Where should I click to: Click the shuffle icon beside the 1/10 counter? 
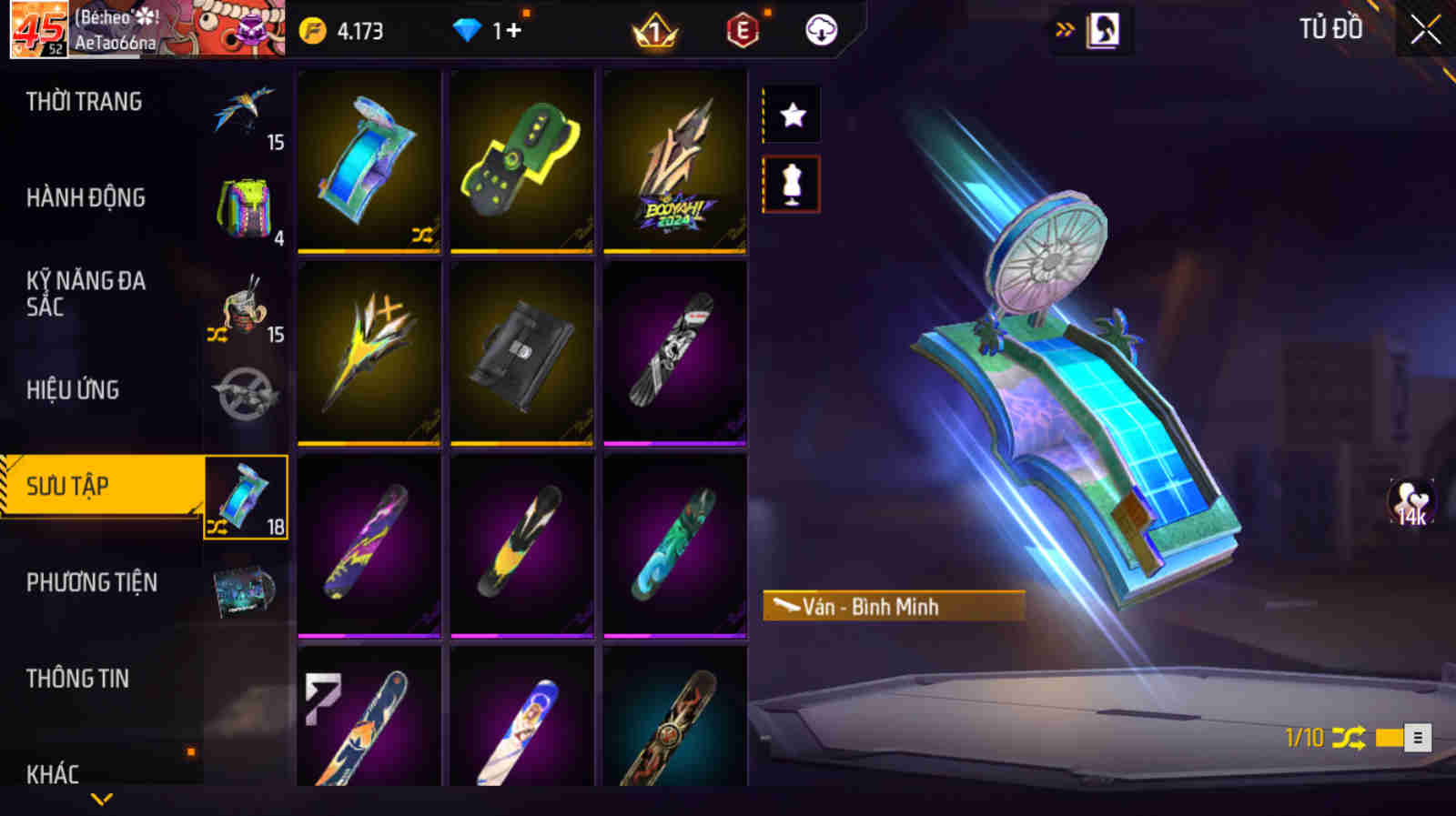[x=1348, y=736]
